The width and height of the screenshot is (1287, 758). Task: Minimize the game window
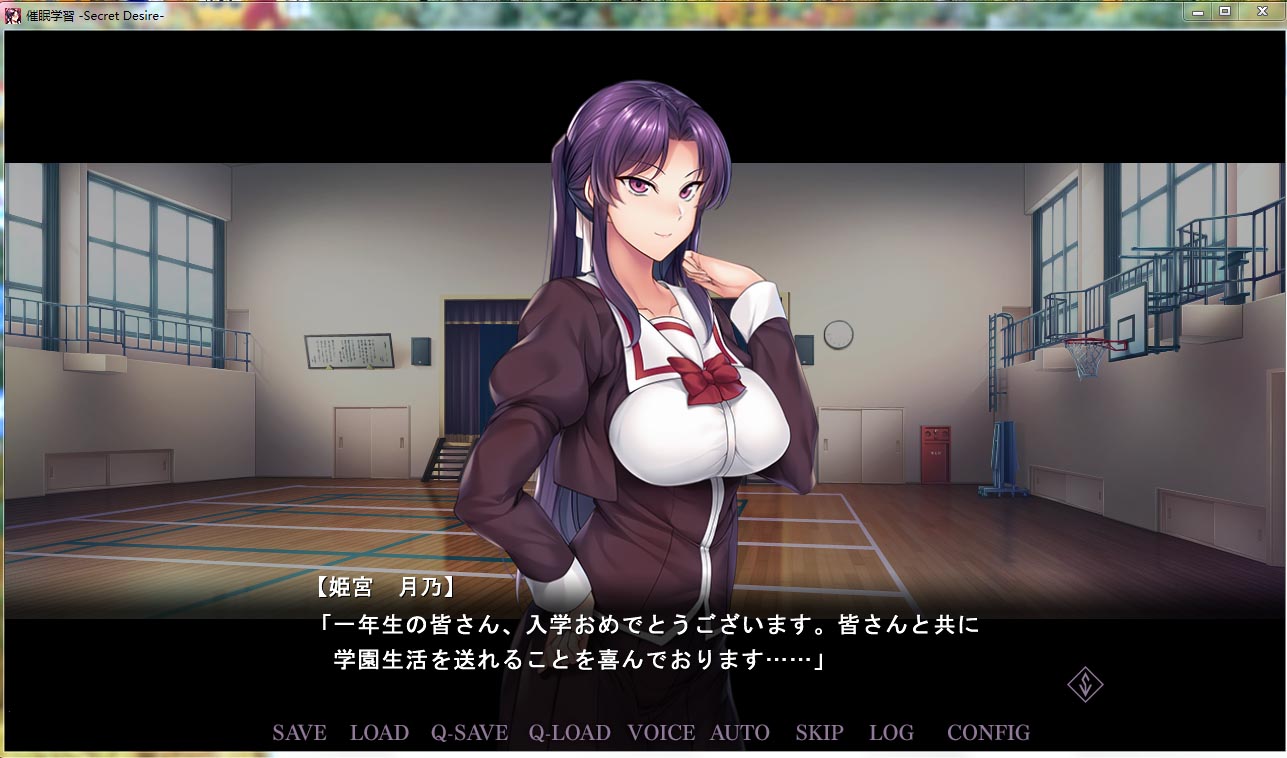[1198, 11]
